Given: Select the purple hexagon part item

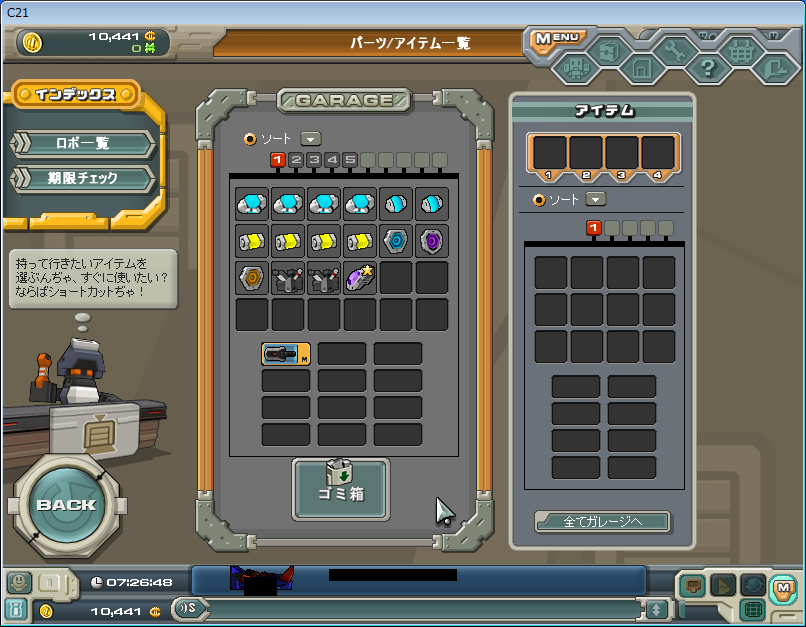Looking at the screenshot, I should tap(432, 241).
